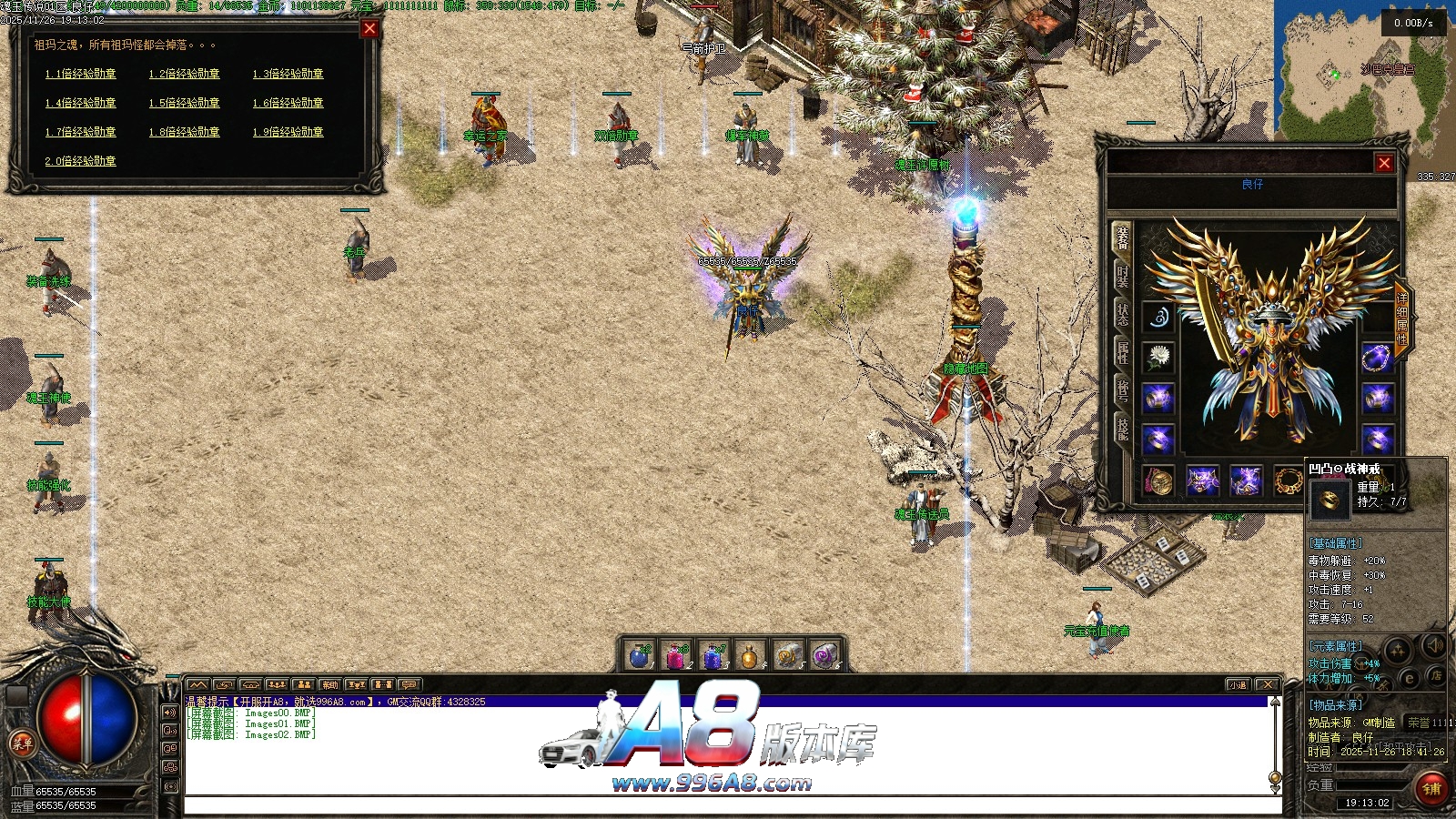Viewport: 1456px width, 819px height.
Task: Select the 1.5倍经验勋章 link
Action: click(x=184, y=103)
